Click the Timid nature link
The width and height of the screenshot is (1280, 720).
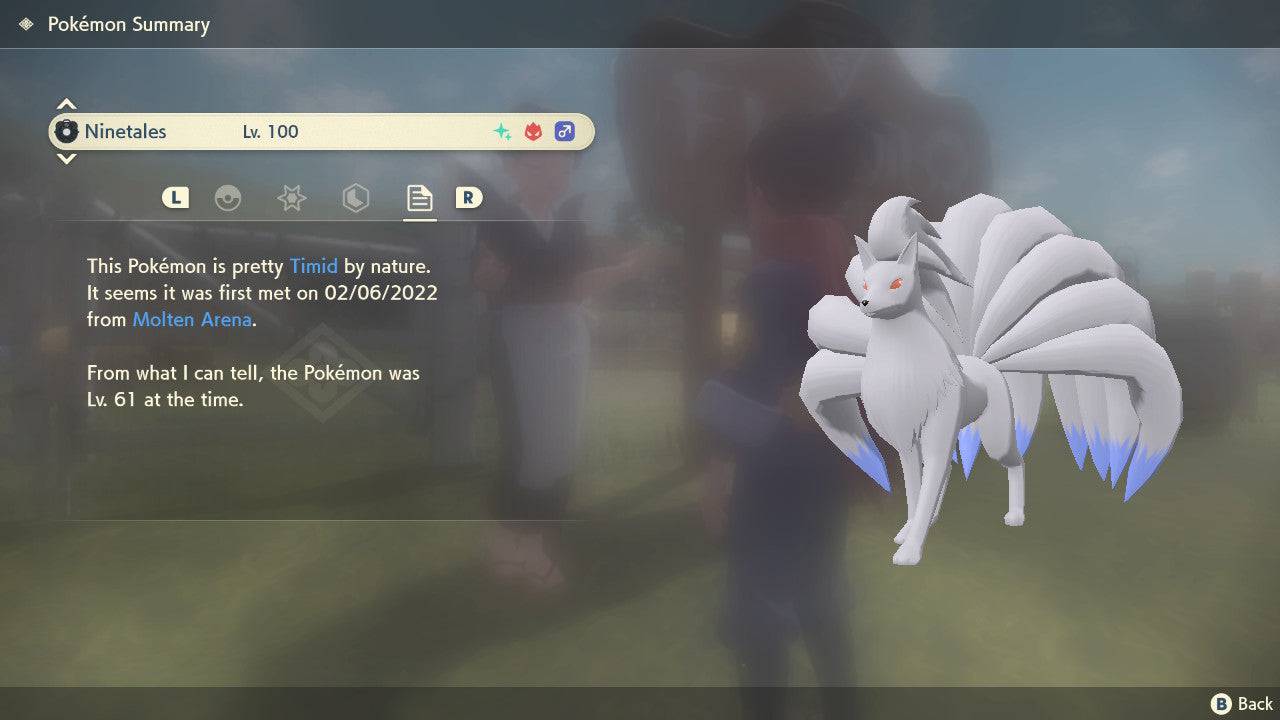click(x=314, y=266)
